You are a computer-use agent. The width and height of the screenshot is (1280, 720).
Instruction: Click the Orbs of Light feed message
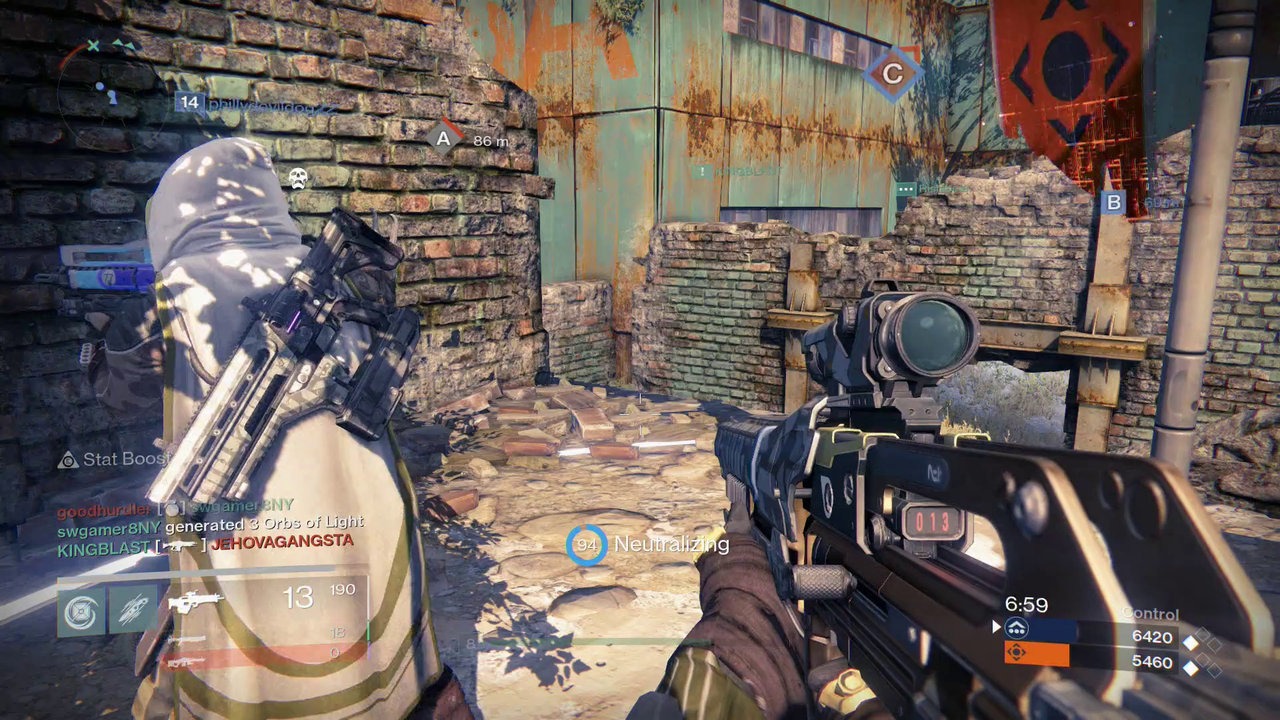(x=210, y=523)
